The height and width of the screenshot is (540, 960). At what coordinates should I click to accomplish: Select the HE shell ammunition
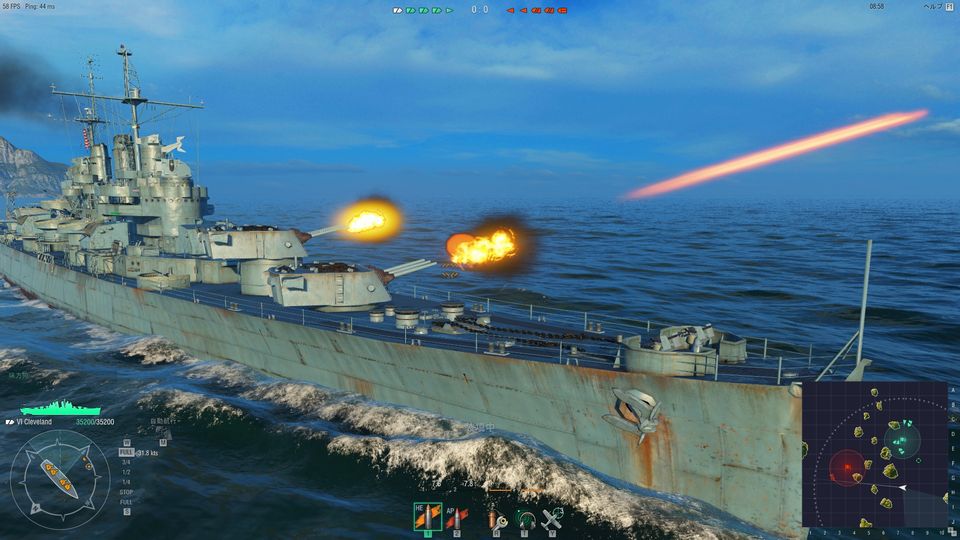click(427, 517)
